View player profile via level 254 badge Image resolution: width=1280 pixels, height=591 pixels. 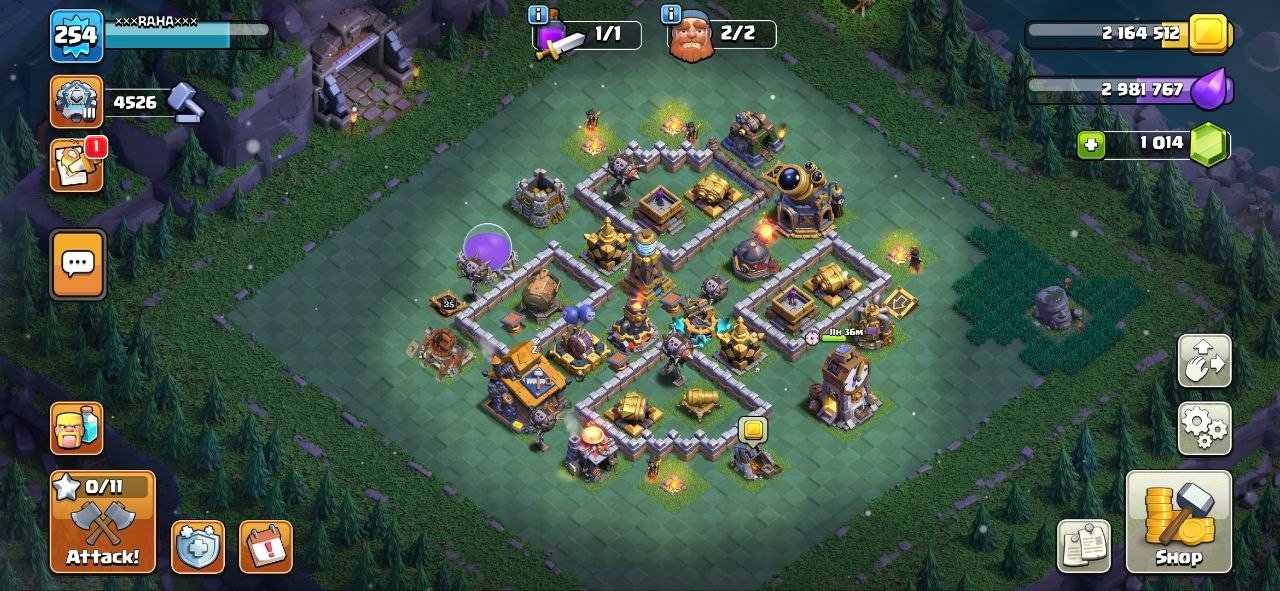(x=76, y=36)
